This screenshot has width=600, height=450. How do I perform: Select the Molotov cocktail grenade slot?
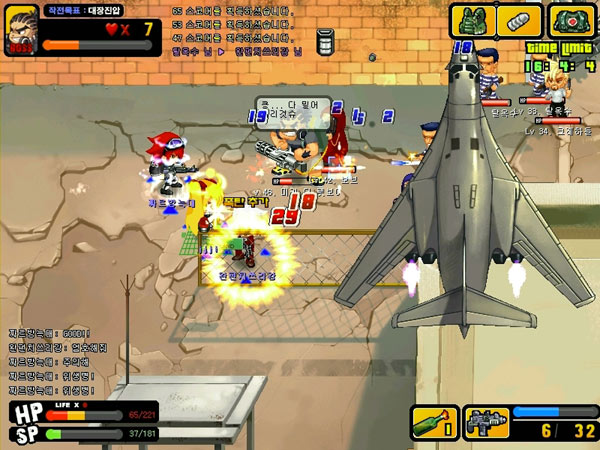click(x=434, y=422)
